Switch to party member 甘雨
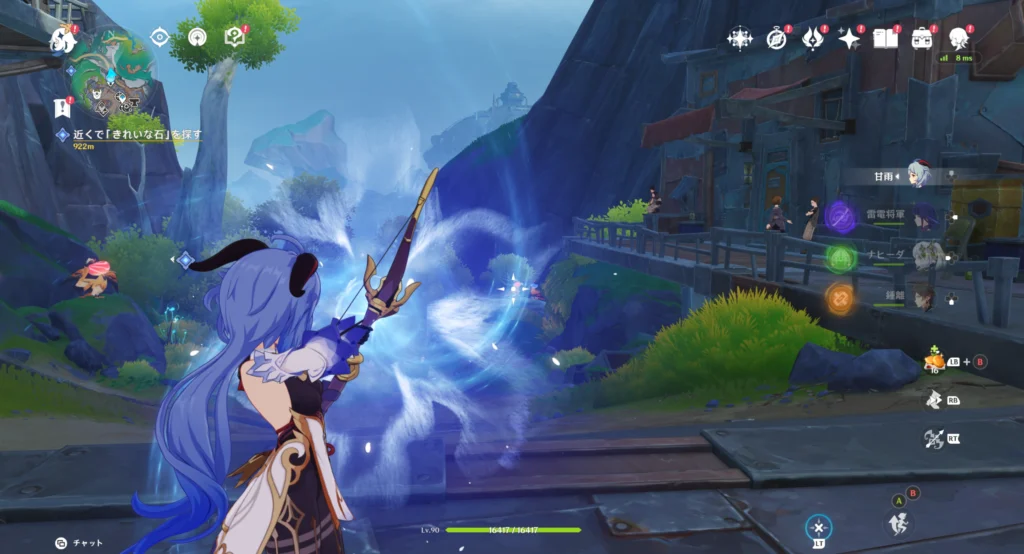Viewport: 1024px width, 554px height. click(x=918, y=175)
